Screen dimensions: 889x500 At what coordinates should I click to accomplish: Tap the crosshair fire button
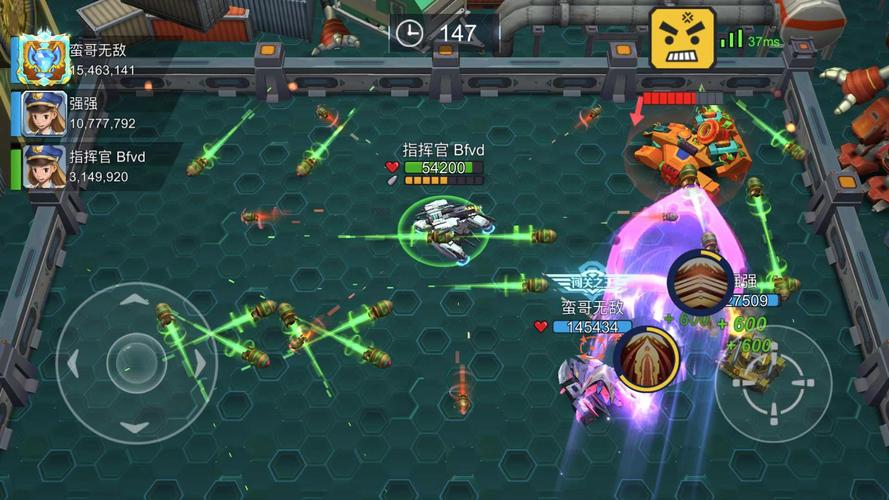tap(772, 384)
